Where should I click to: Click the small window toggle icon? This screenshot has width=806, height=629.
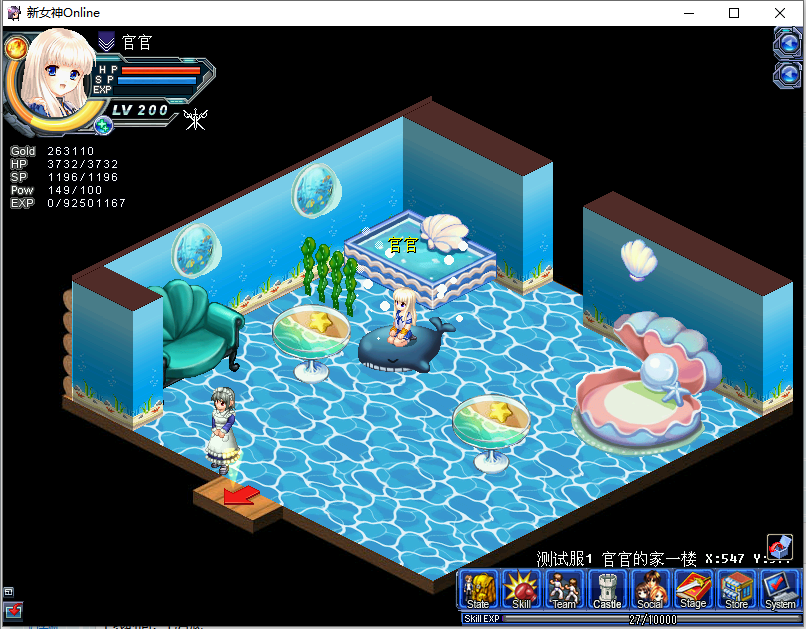click(9, 591)
